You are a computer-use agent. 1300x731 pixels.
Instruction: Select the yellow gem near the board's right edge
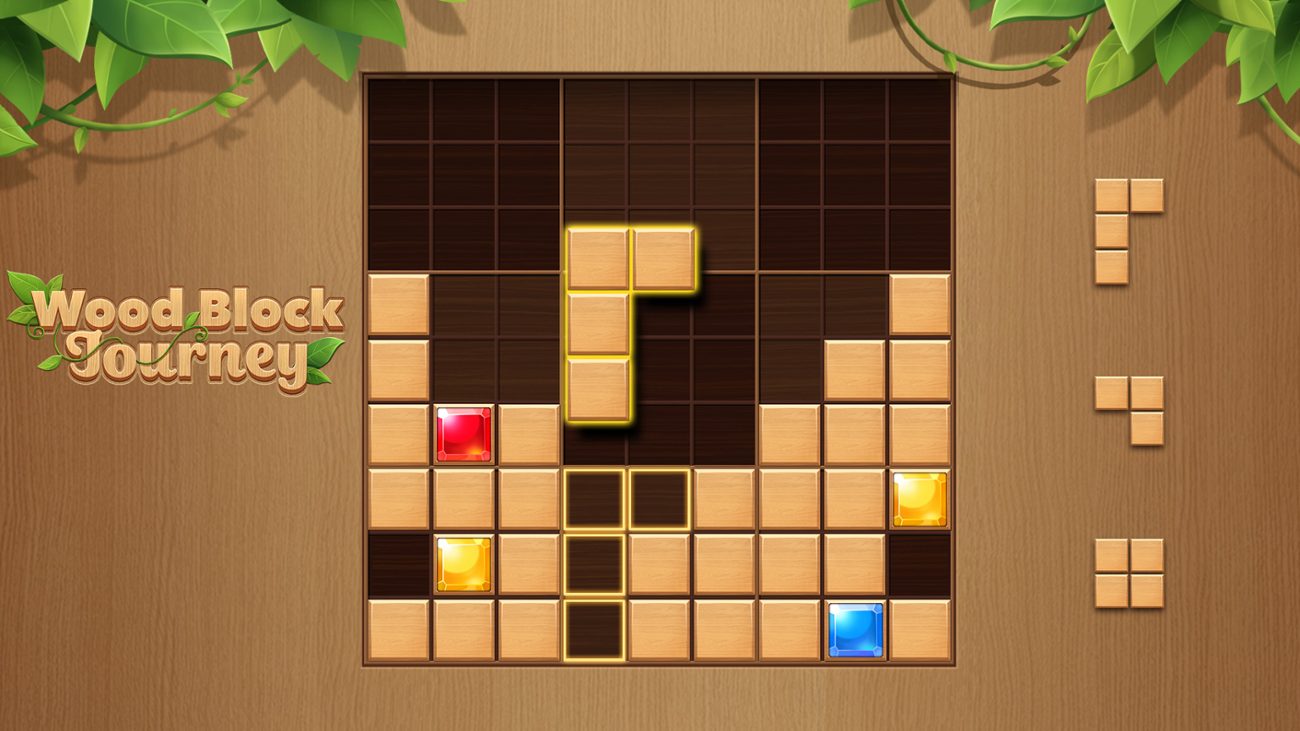919,499
